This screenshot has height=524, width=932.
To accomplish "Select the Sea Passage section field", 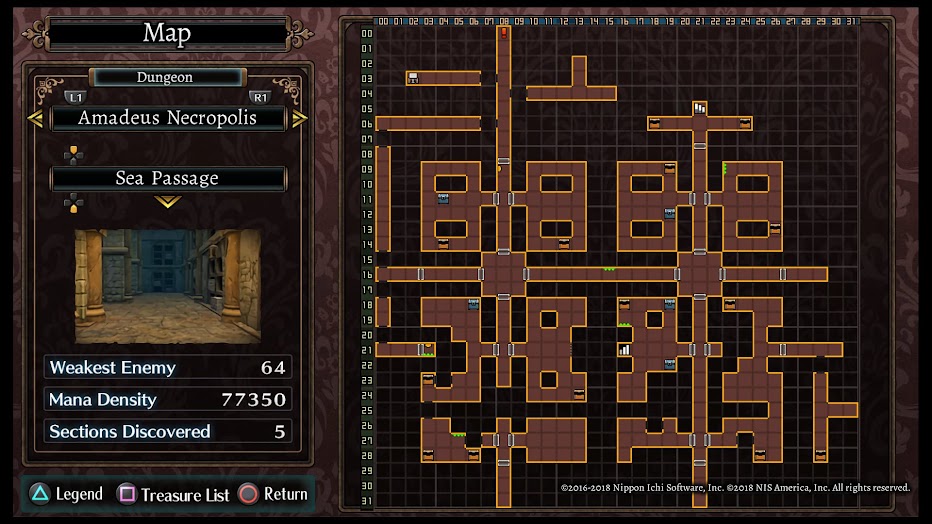I will pyautogui.click(x=167, y=178).
